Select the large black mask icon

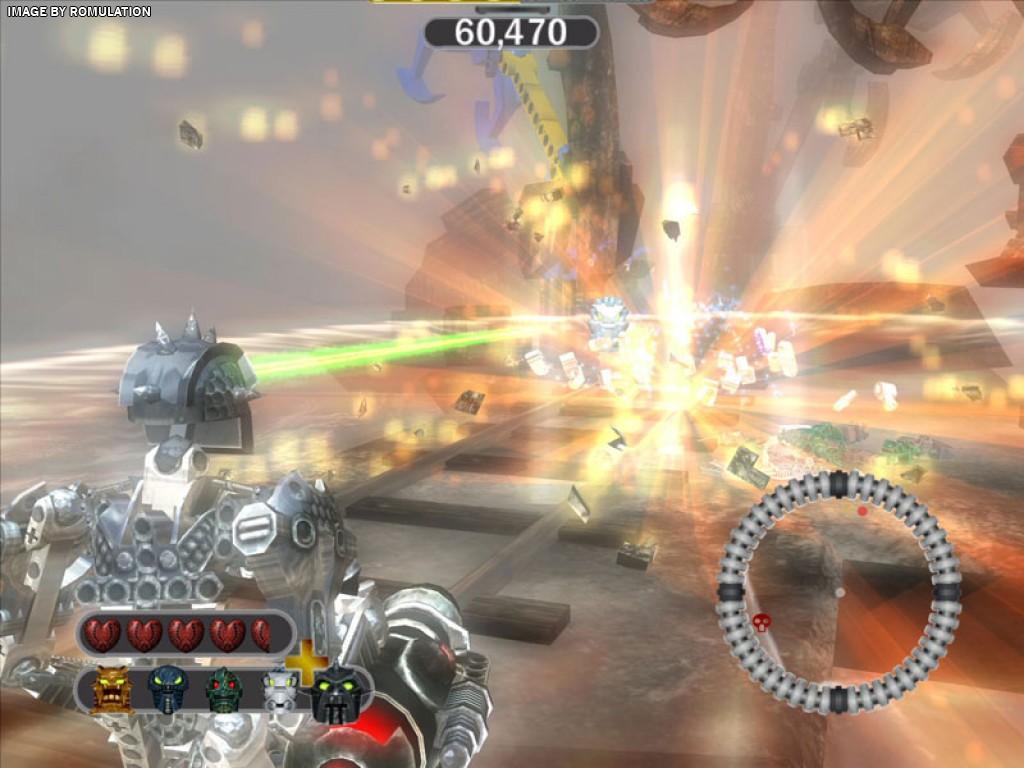(335, 693)
